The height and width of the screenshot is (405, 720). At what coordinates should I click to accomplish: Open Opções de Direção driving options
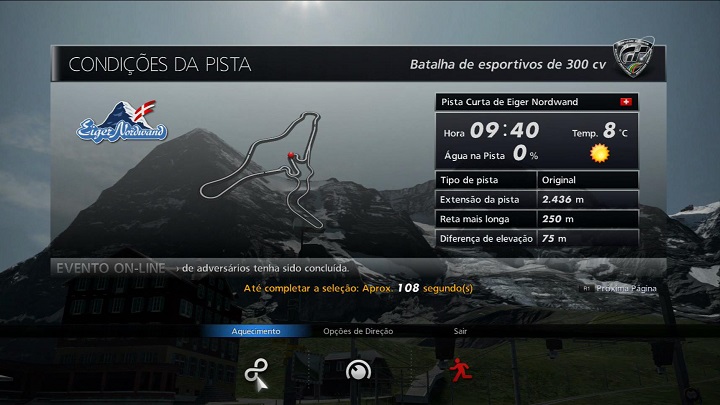[357, 371]
